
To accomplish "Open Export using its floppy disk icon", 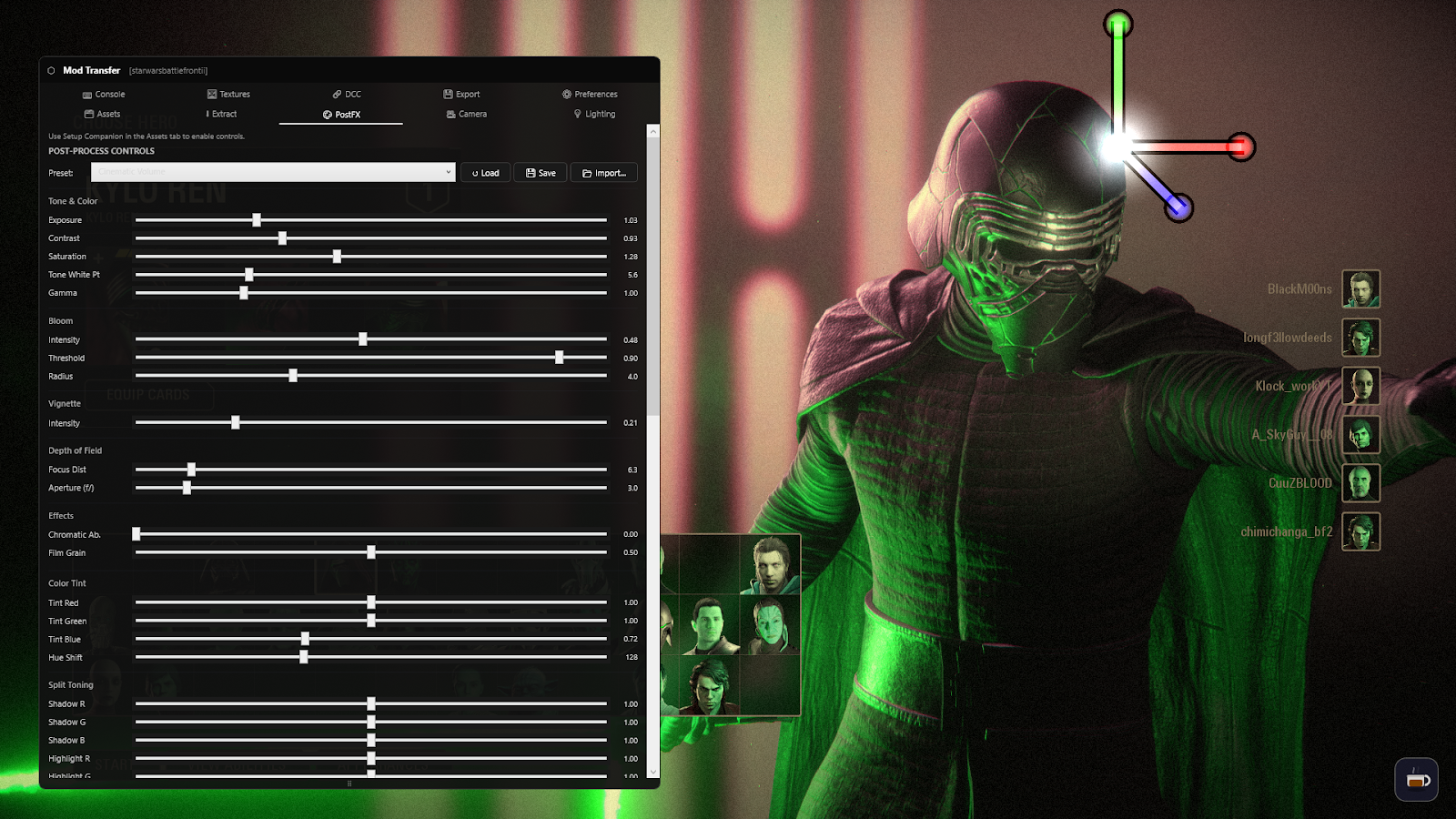I will pyautogui.click(x=448, y=94).
